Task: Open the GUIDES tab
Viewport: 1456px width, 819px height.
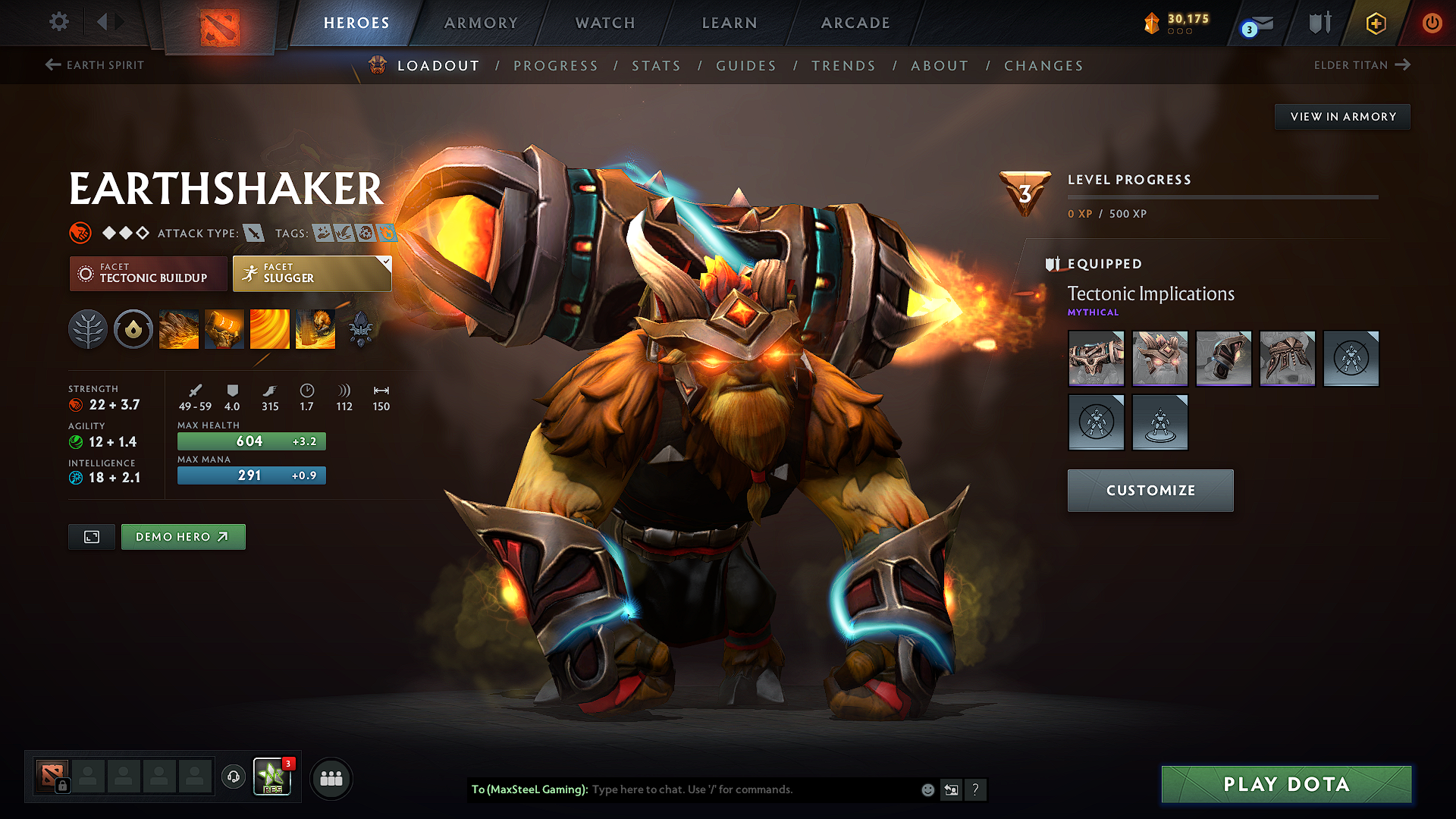Action: [745, 66]
